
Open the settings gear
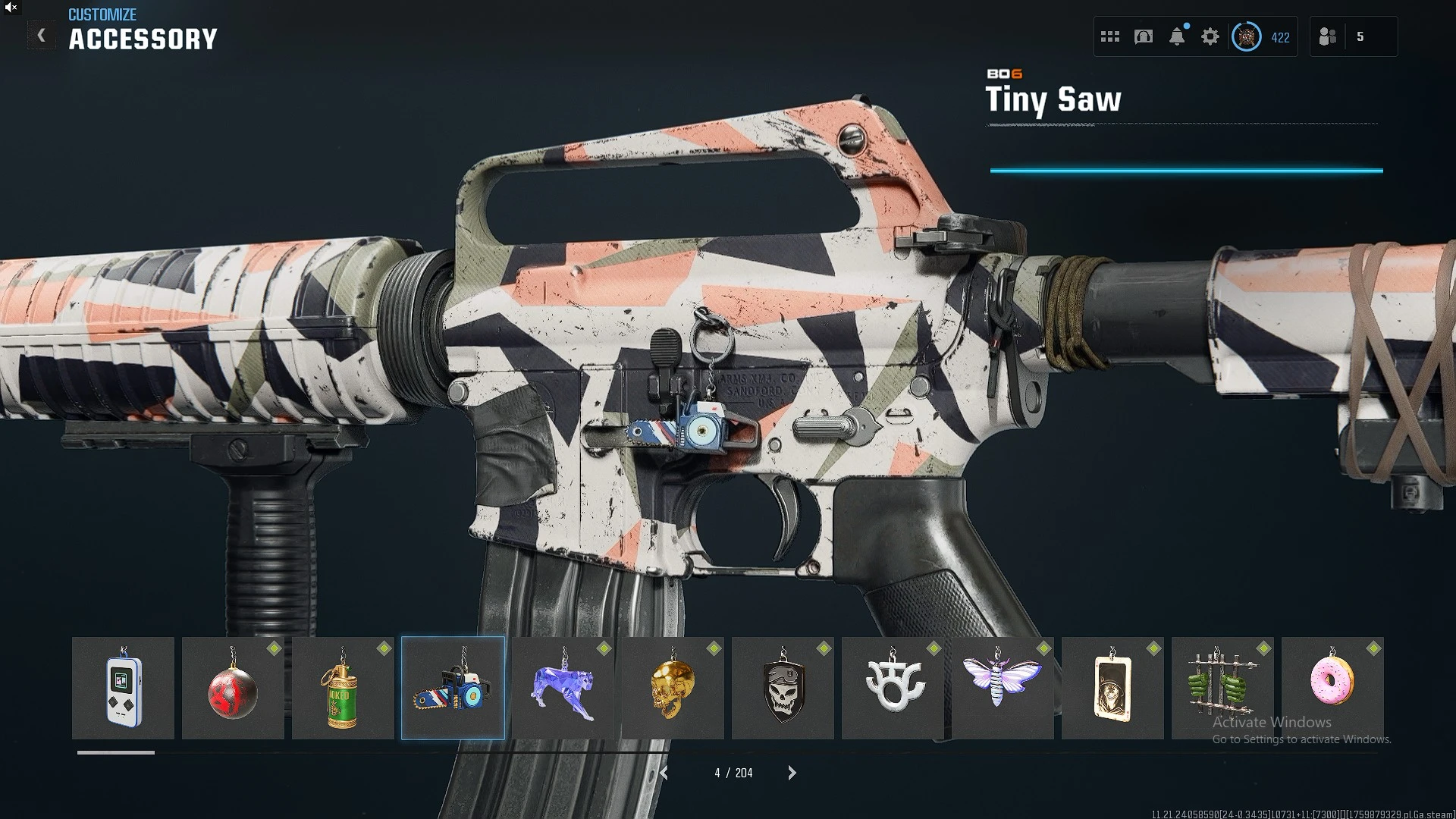tap(1210, 36)
